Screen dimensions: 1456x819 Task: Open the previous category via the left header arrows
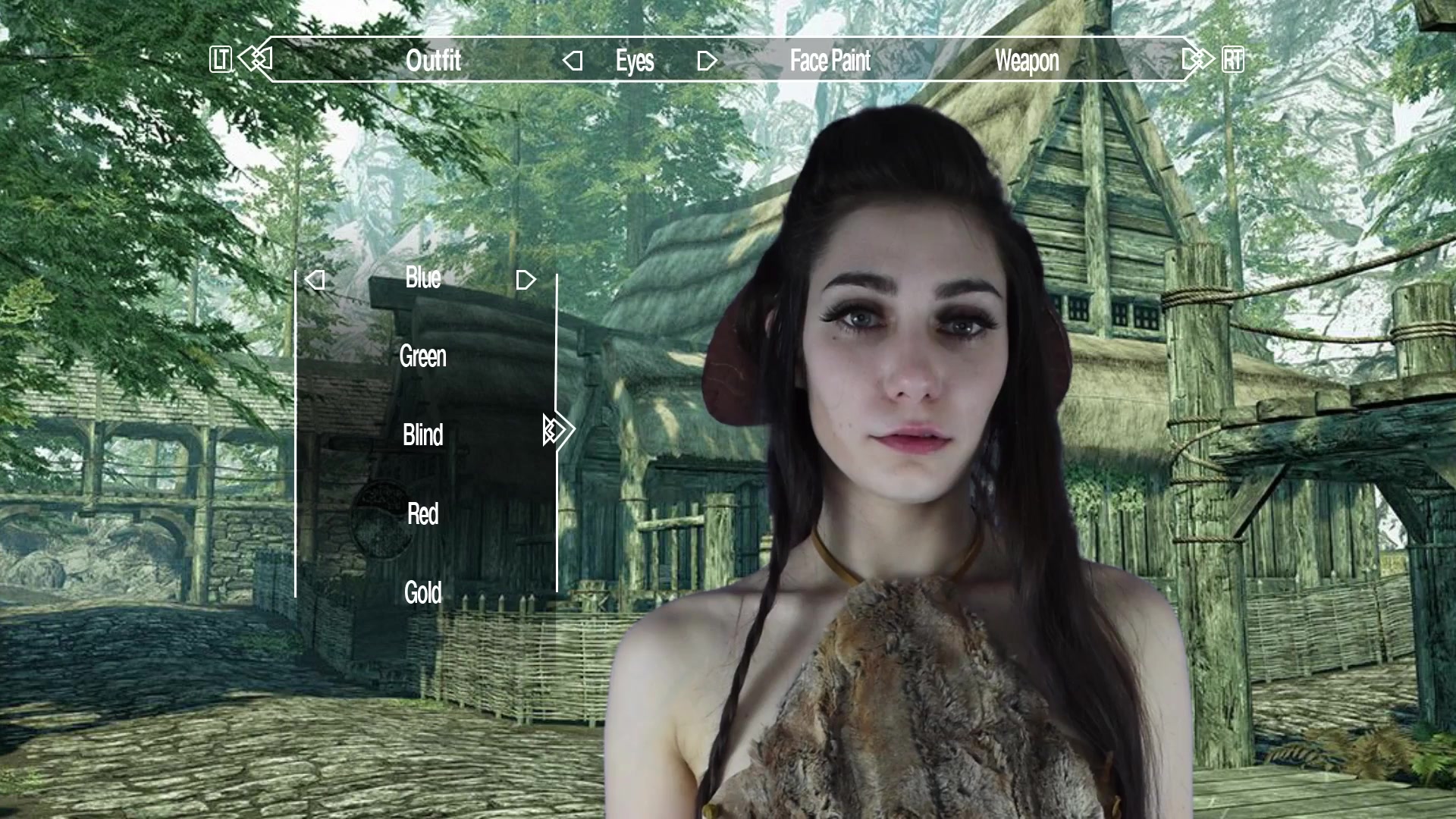coord(259,57)
